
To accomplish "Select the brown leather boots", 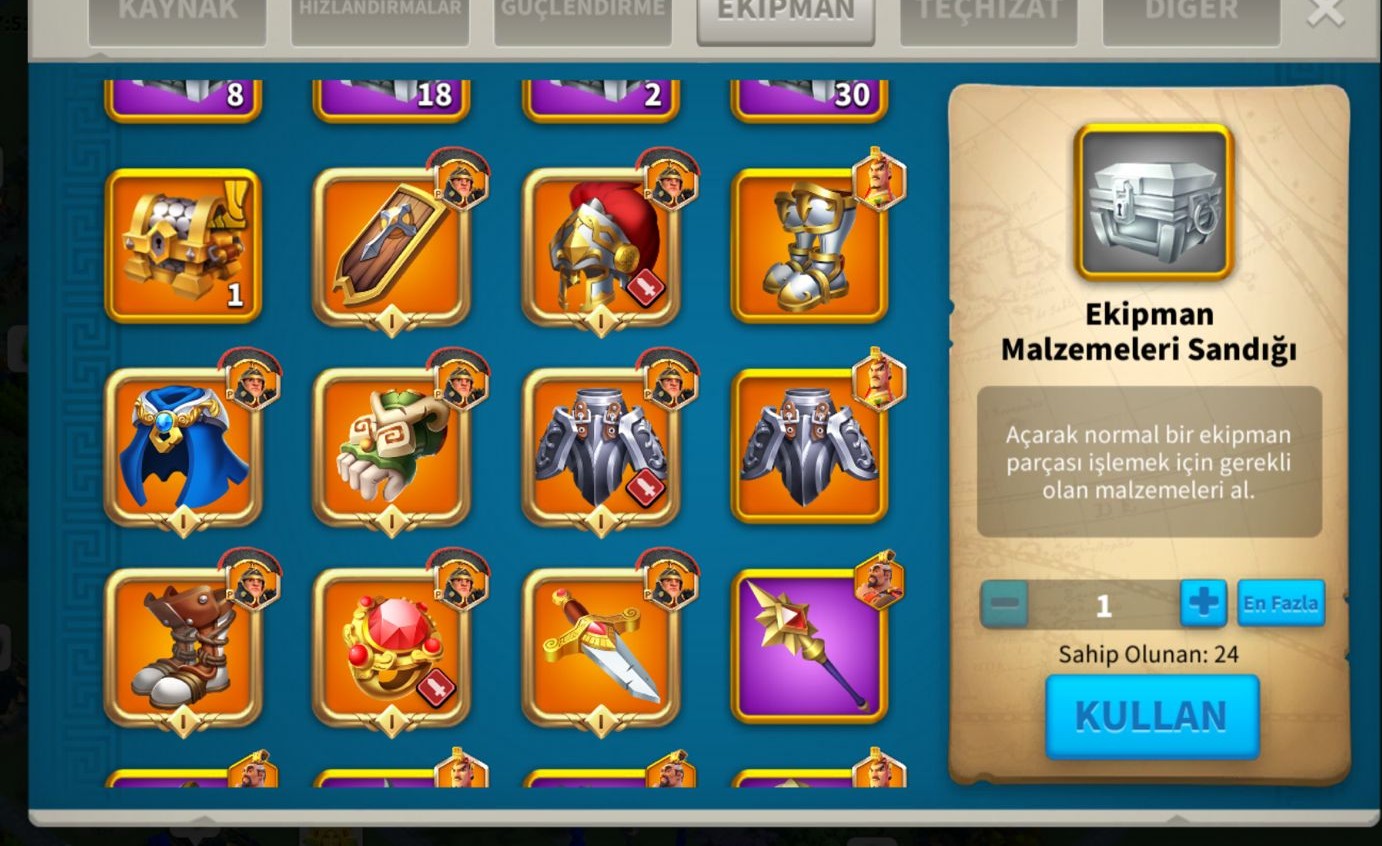I will click(x=183, y=646).
